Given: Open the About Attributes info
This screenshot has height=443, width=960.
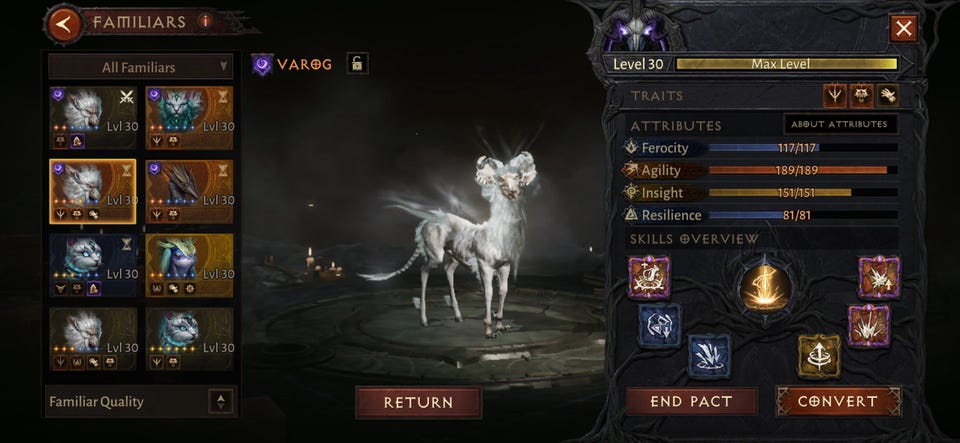Looking at the screenshot, I should coord(840,124).
